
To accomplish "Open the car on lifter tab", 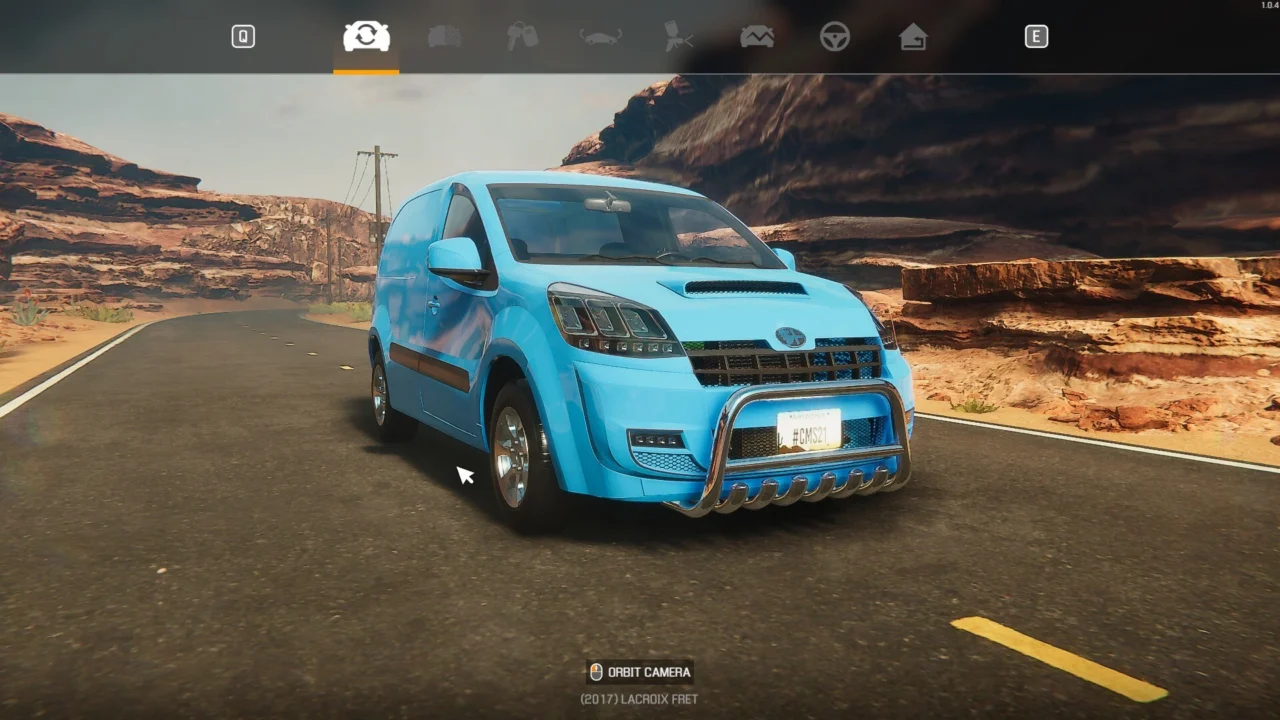I will coord(600,37).
